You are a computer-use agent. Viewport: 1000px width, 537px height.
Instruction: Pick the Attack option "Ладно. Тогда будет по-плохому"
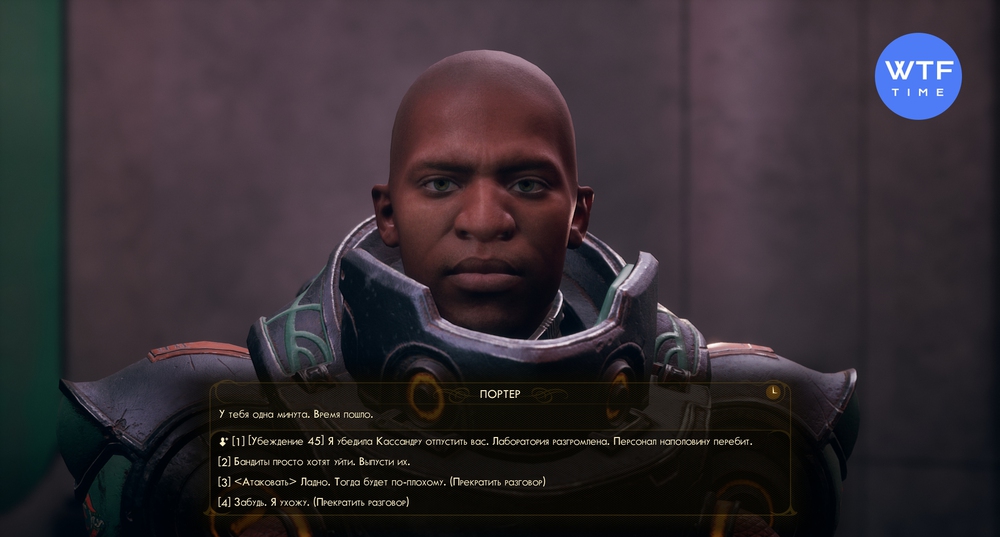(381, 482)
